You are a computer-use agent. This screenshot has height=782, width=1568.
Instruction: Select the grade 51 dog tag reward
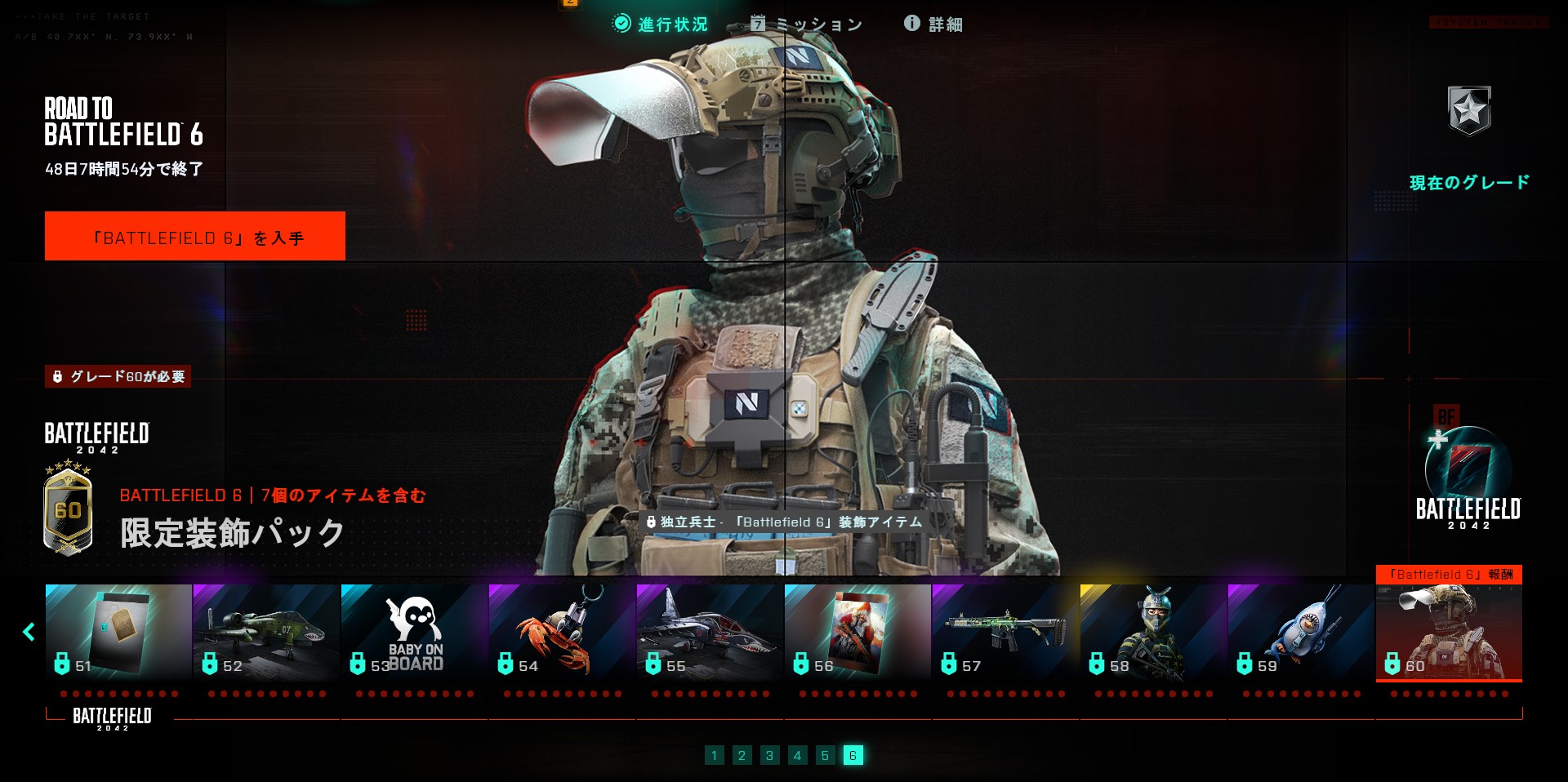coord(118,632)
